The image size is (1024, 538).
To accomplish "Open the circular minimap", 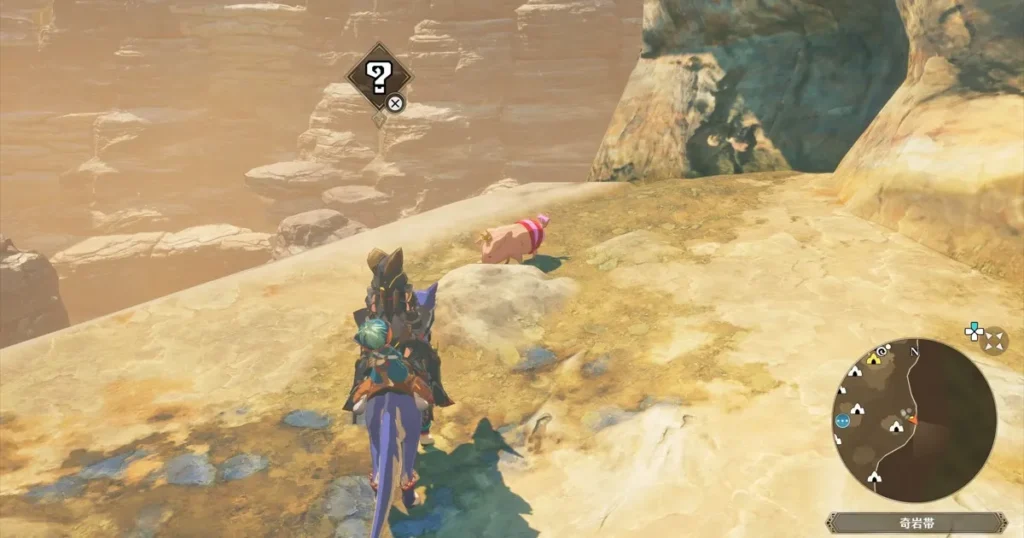I will [x=913, y=420].
